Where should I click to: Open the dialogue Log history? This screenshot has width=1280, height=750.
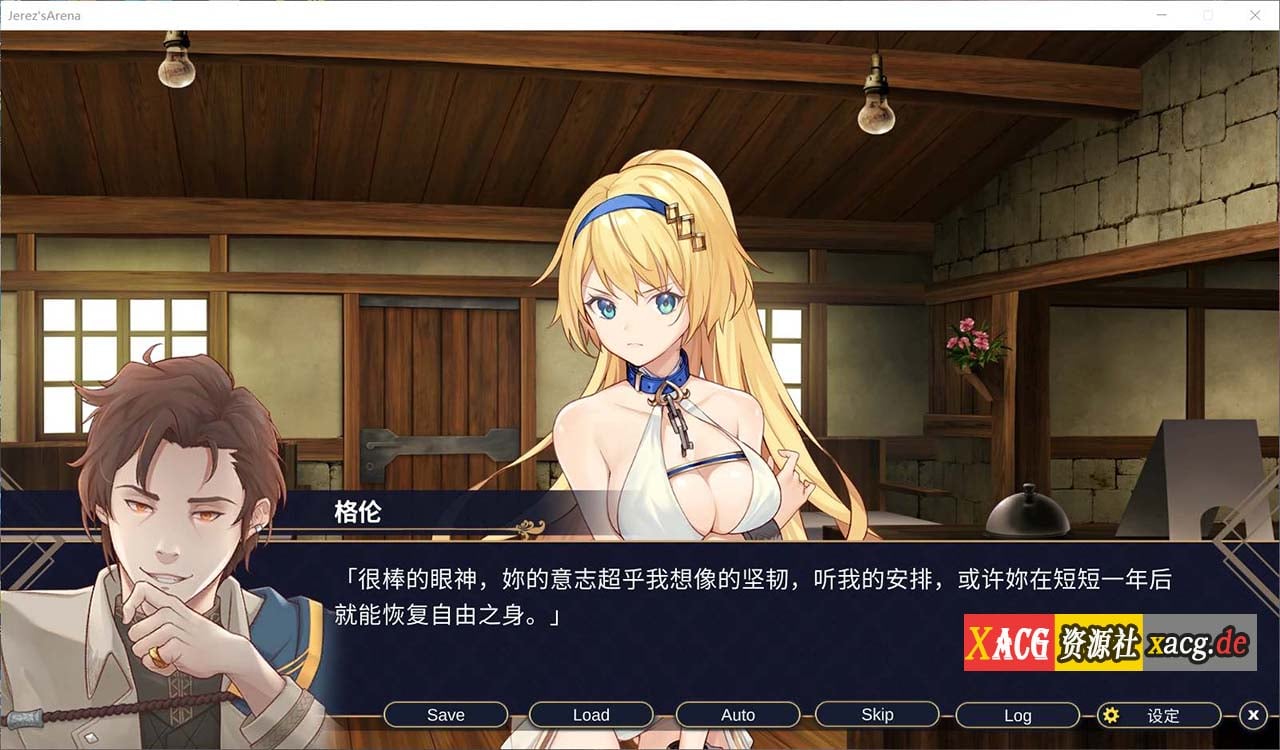[1017, 715]
